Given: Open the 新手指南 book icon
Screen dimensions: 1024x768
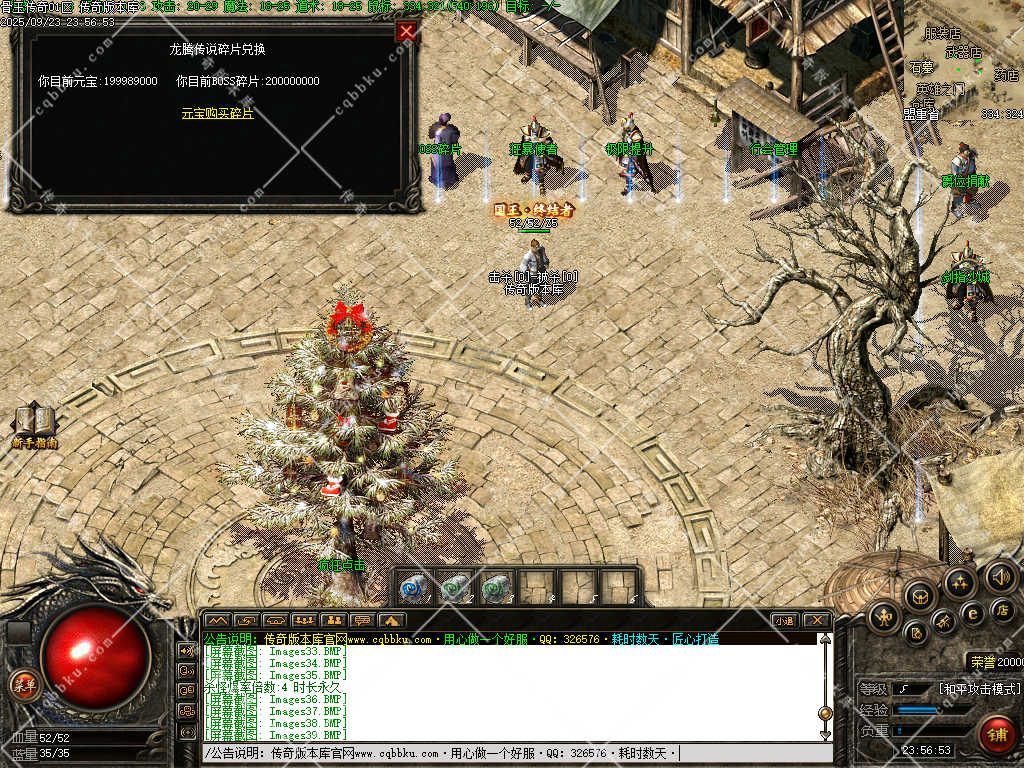Looking at the screenshot, I should point(34,424).
